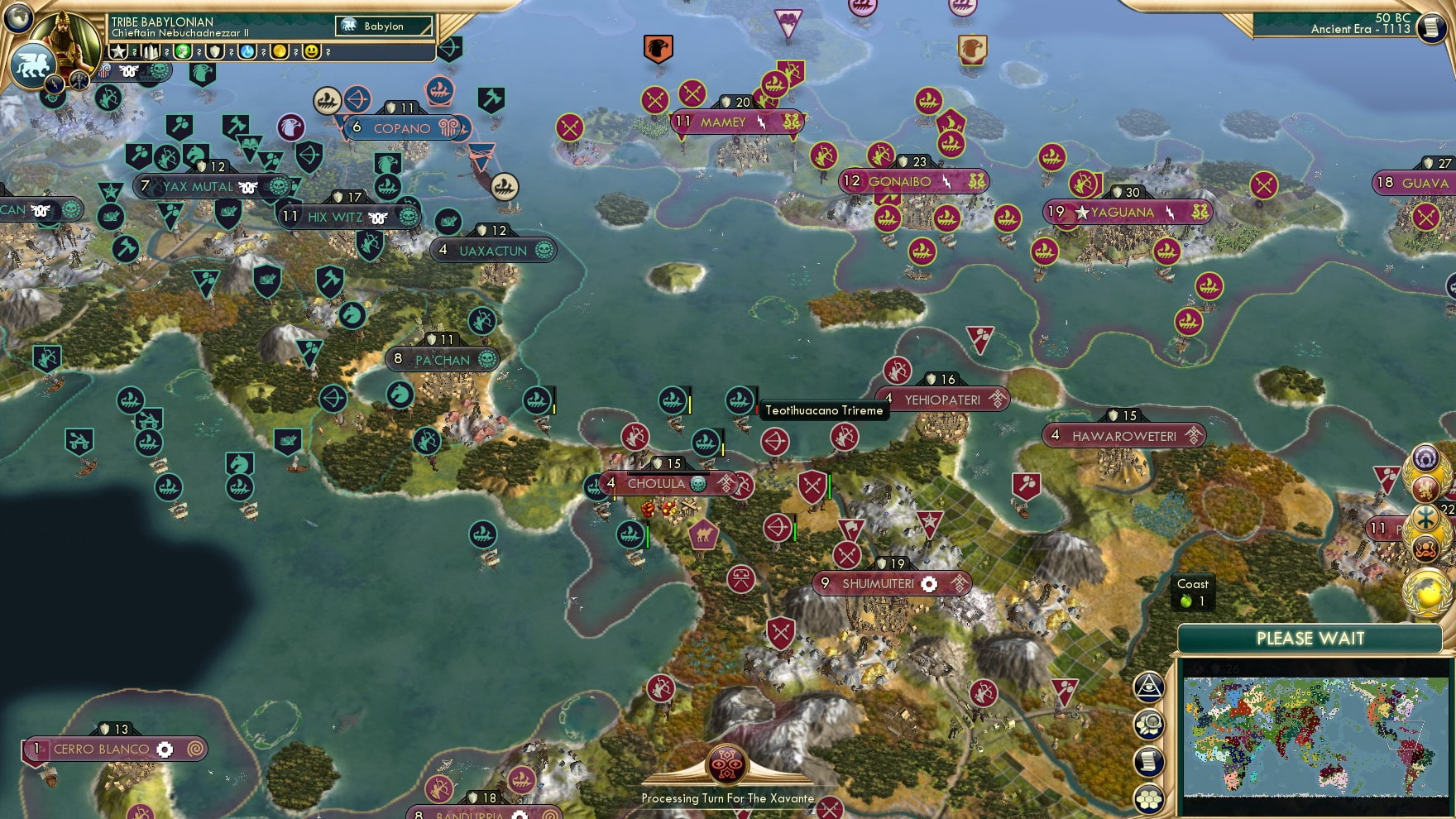Open the notification log scroll icon
The image size is (1456, 819).
point(1149,760)
